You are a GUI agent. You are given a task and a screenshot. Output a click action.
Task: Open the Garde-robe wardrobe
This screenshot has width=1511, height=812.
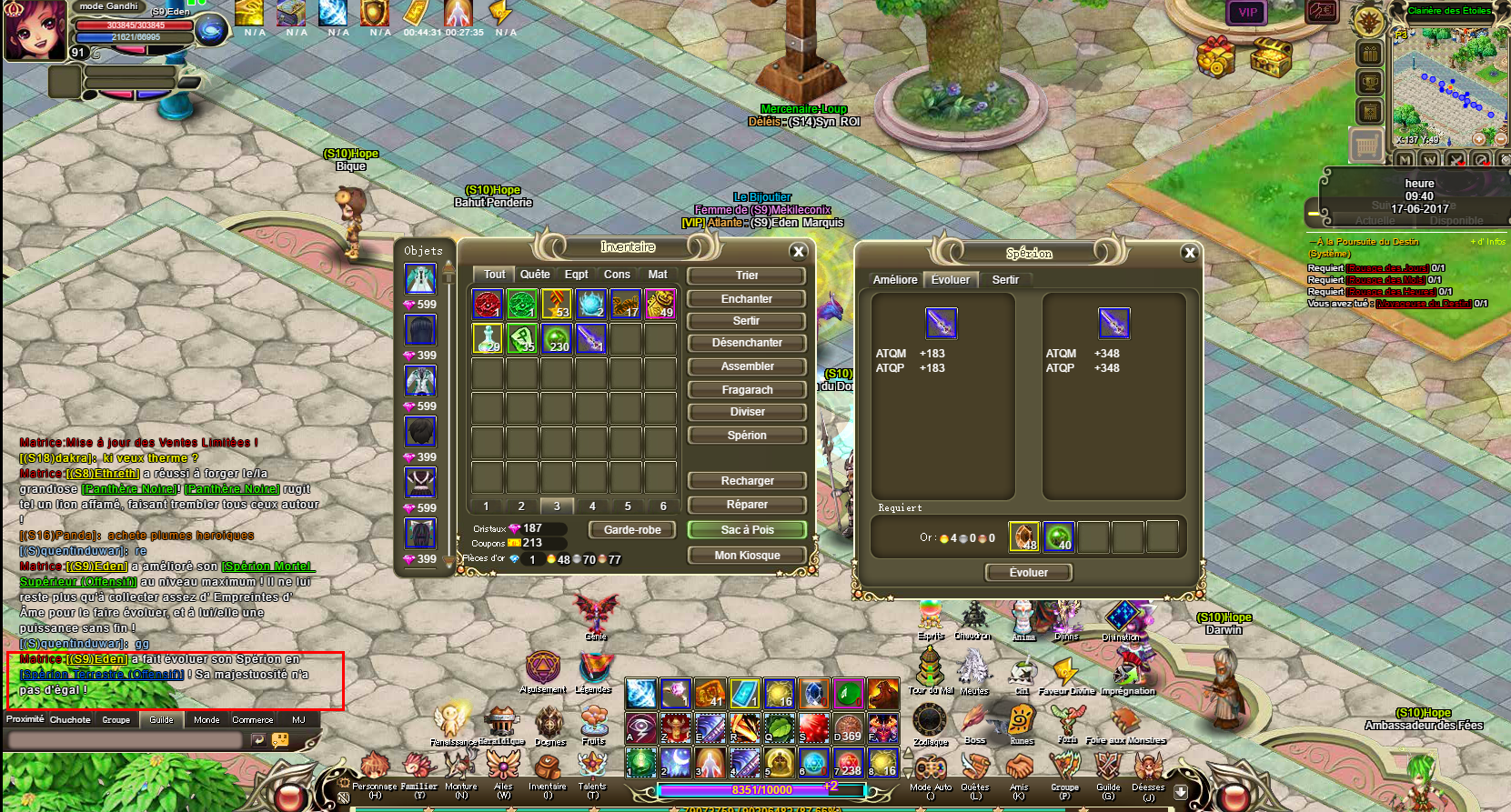point(632,530)
